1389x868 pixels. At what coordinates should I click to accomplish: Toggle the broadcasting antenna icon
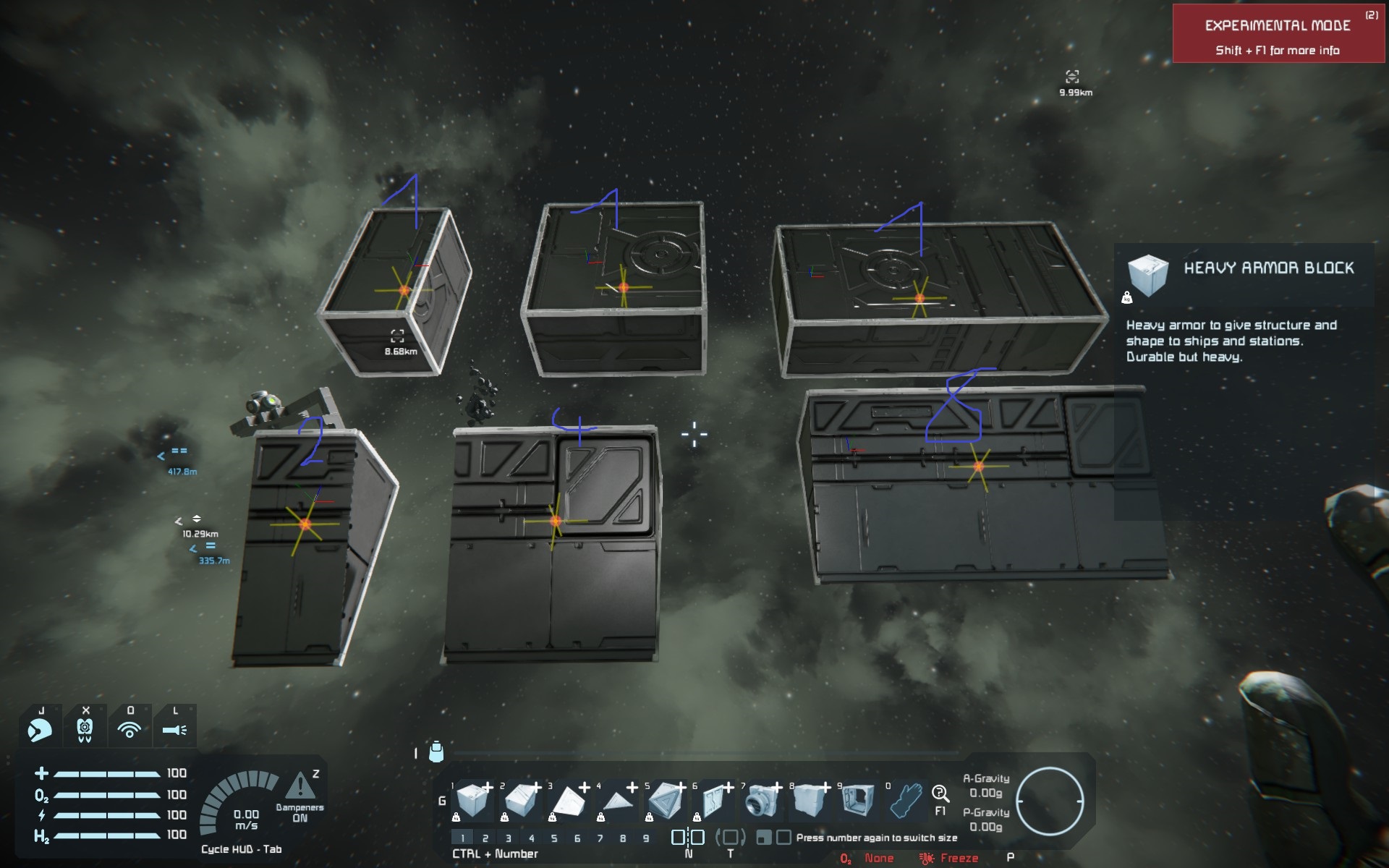(x=129, y=730)
